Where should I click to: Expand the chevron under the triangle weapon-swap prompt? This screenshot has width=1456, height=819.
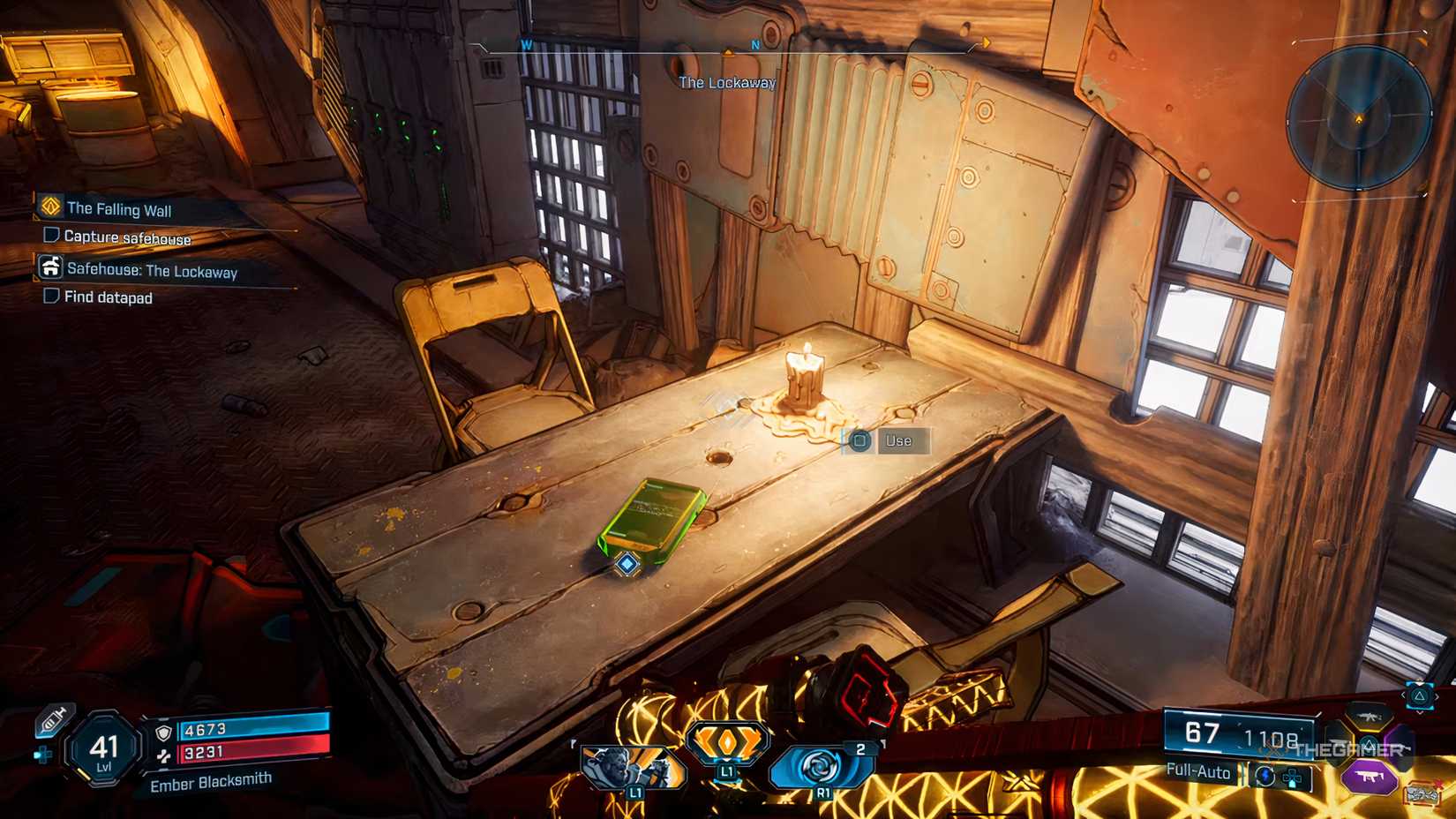coord(1420,710)
